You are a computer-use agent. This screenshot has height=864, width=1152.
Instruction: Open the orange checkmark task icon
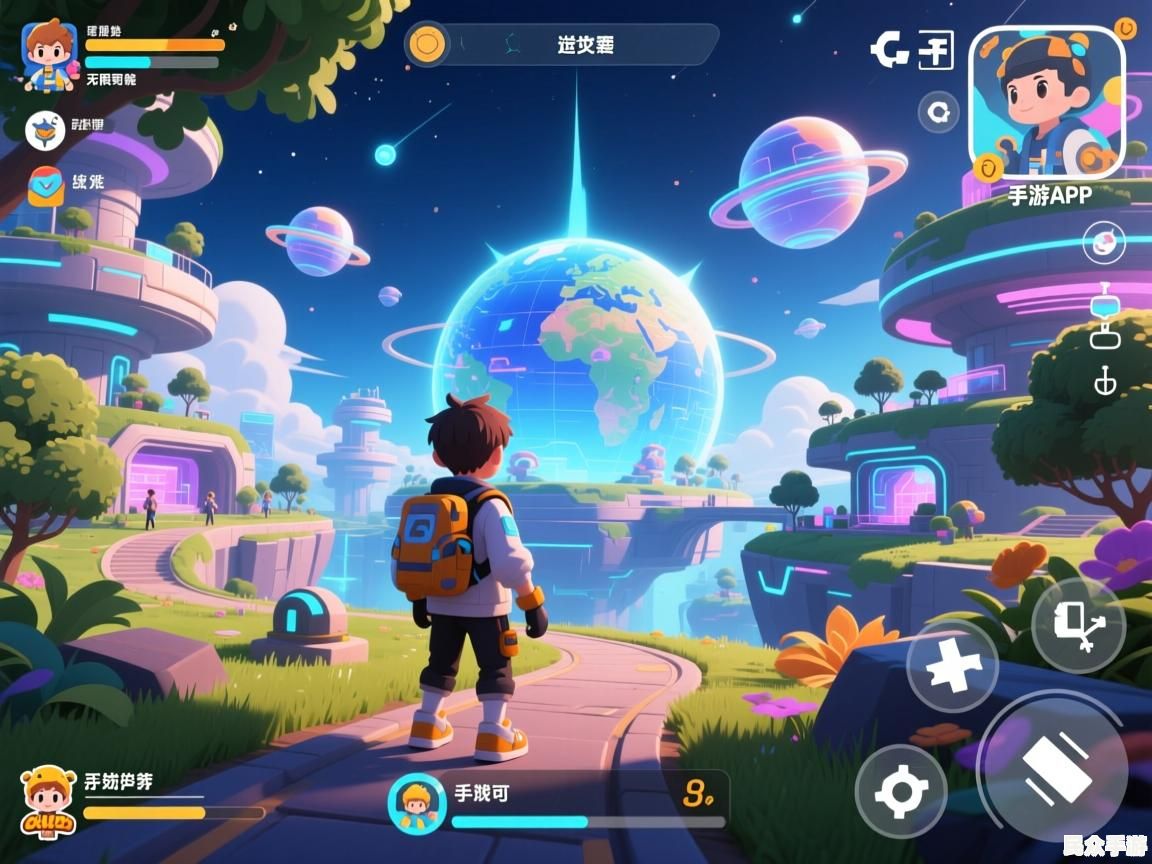[45, 186]
